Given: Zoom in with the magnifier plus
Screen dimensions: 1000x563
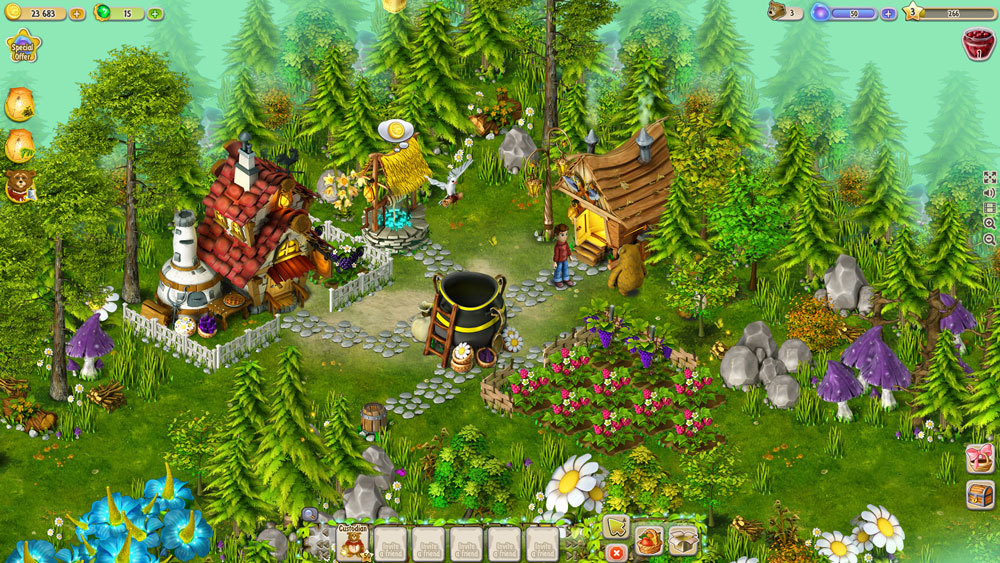Looking at the screenshot, I should coord(989,225).
